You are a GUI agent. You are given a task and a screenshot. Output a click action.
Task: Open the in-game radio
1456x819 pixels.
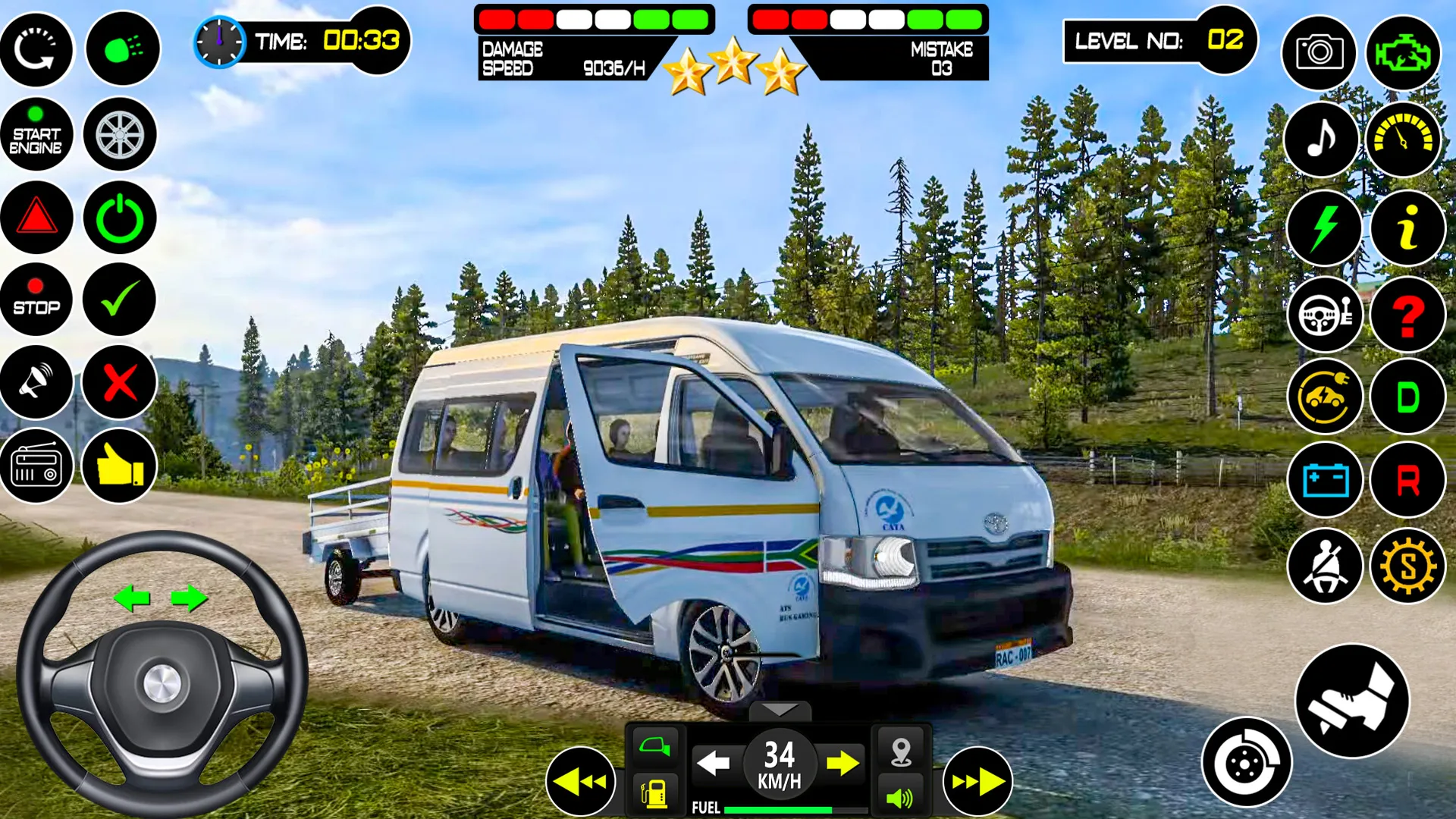click(37, 466)
